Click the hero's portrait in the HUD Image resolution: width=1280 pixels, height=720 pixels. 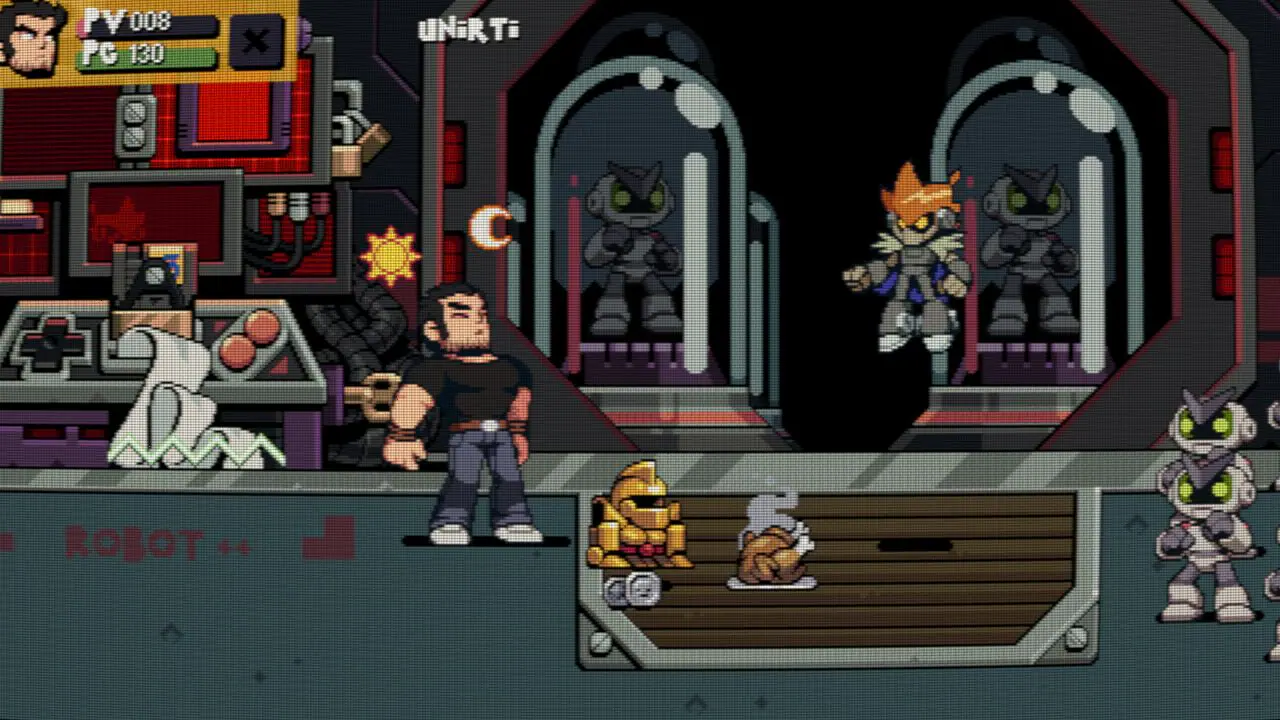[x=35, y=40]
